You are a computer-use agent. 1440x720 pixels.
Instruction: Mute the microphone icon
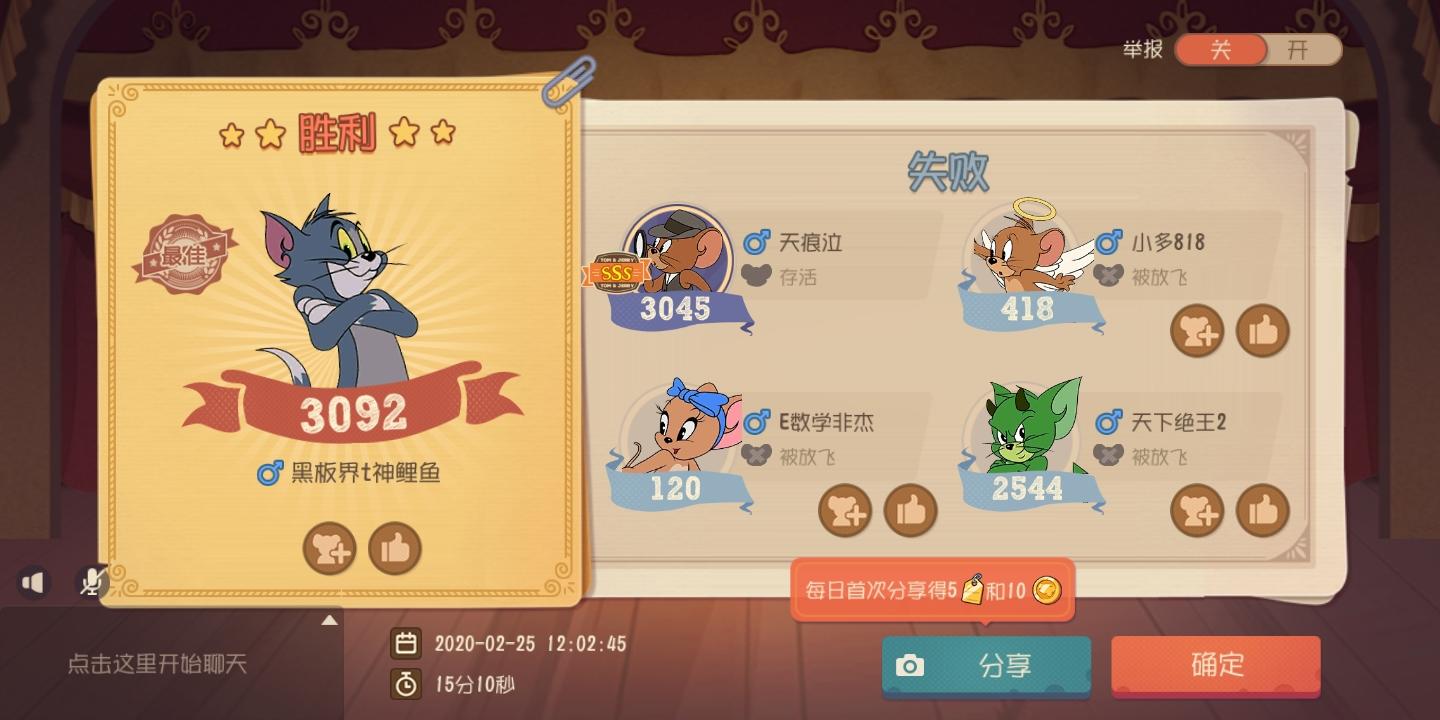pos(90,582)
